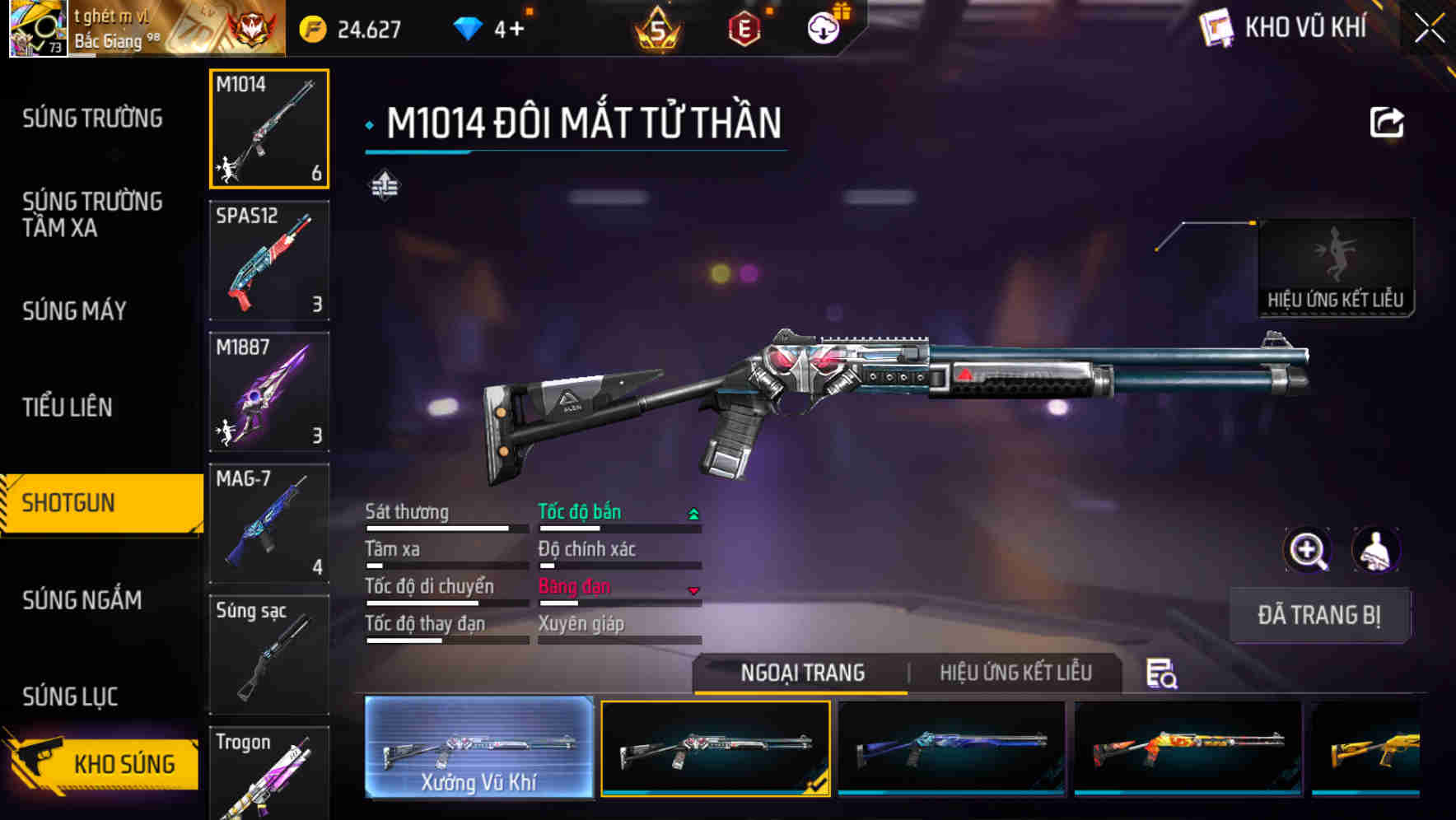Click the Đã Trang Bị button
Image resolution: width=1456 pixels, height=820 pixels.
tap(1318, 615)
